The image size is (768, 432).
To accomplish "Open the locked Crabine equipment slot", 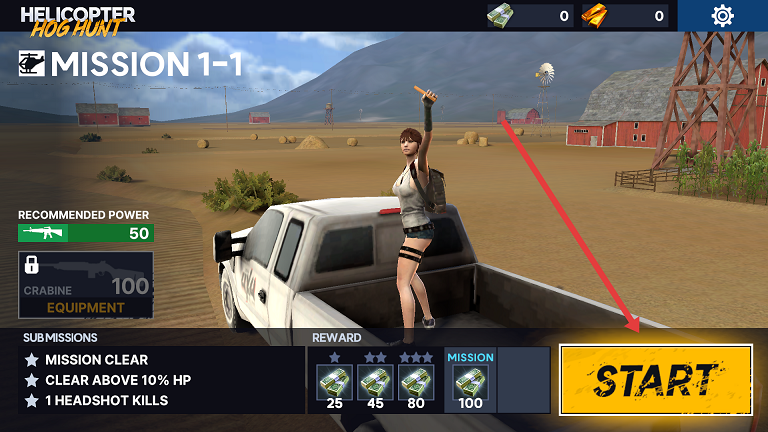I will pos(86,285).
